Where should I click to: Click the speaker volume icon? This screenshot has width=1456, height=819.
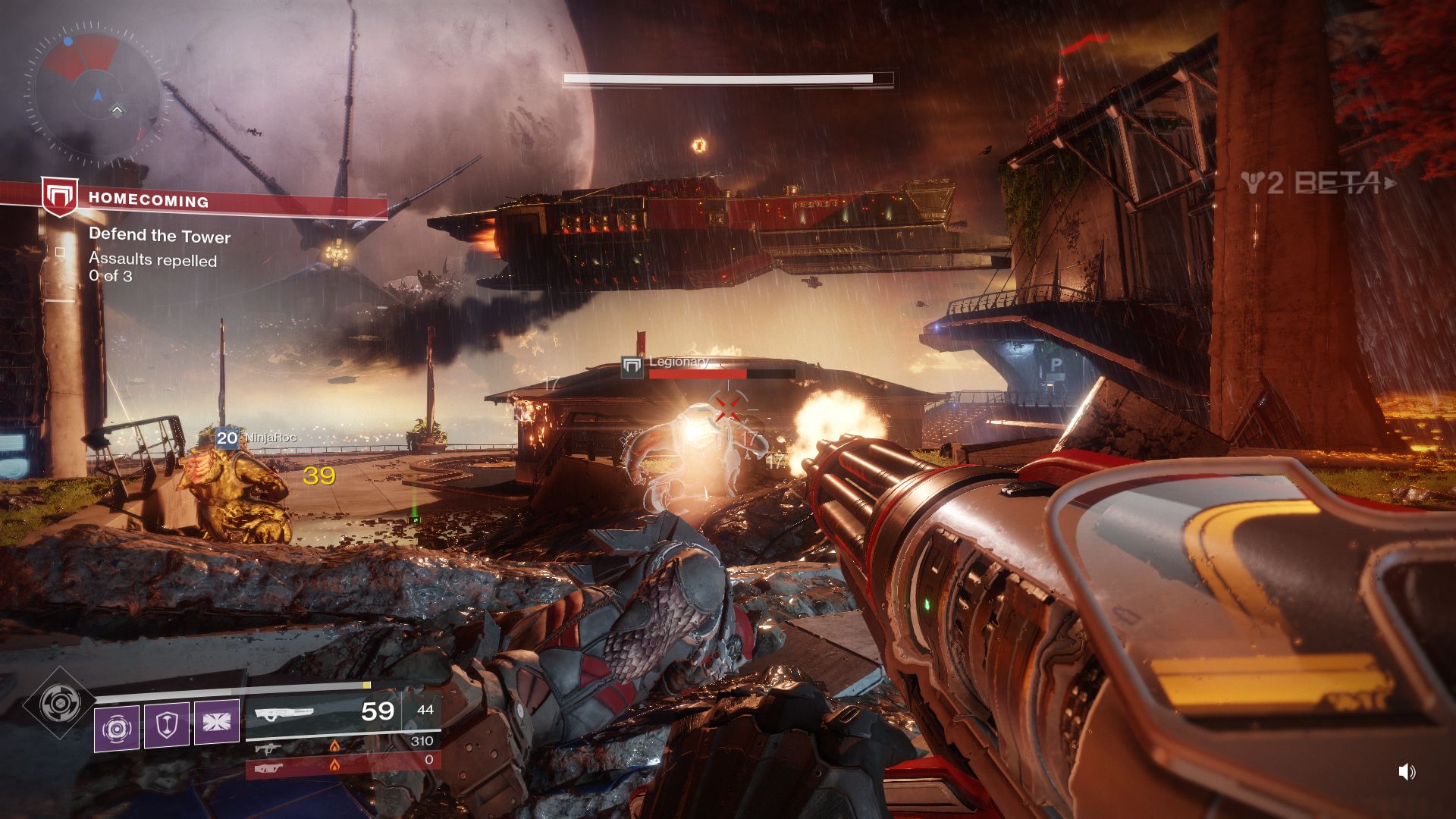point(1407,772)
